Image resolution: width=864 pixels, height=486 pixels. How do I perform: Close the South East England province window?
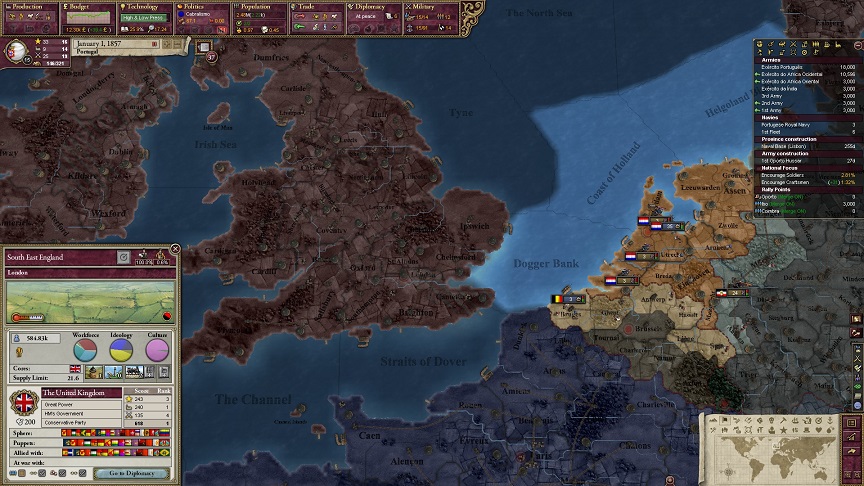tap(176, 248)
